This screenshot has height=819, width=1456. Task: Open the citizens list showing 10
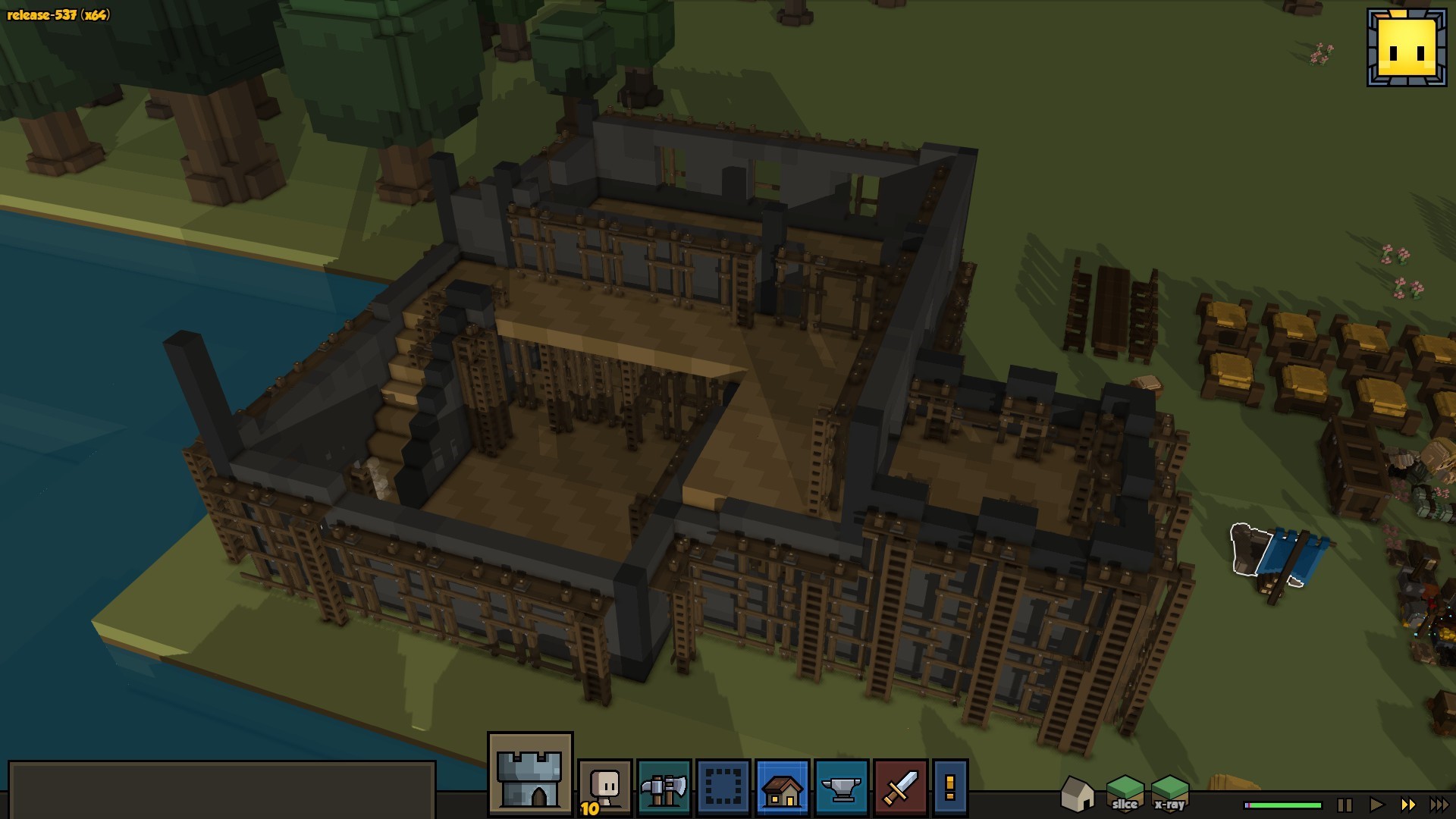point(604,789)
